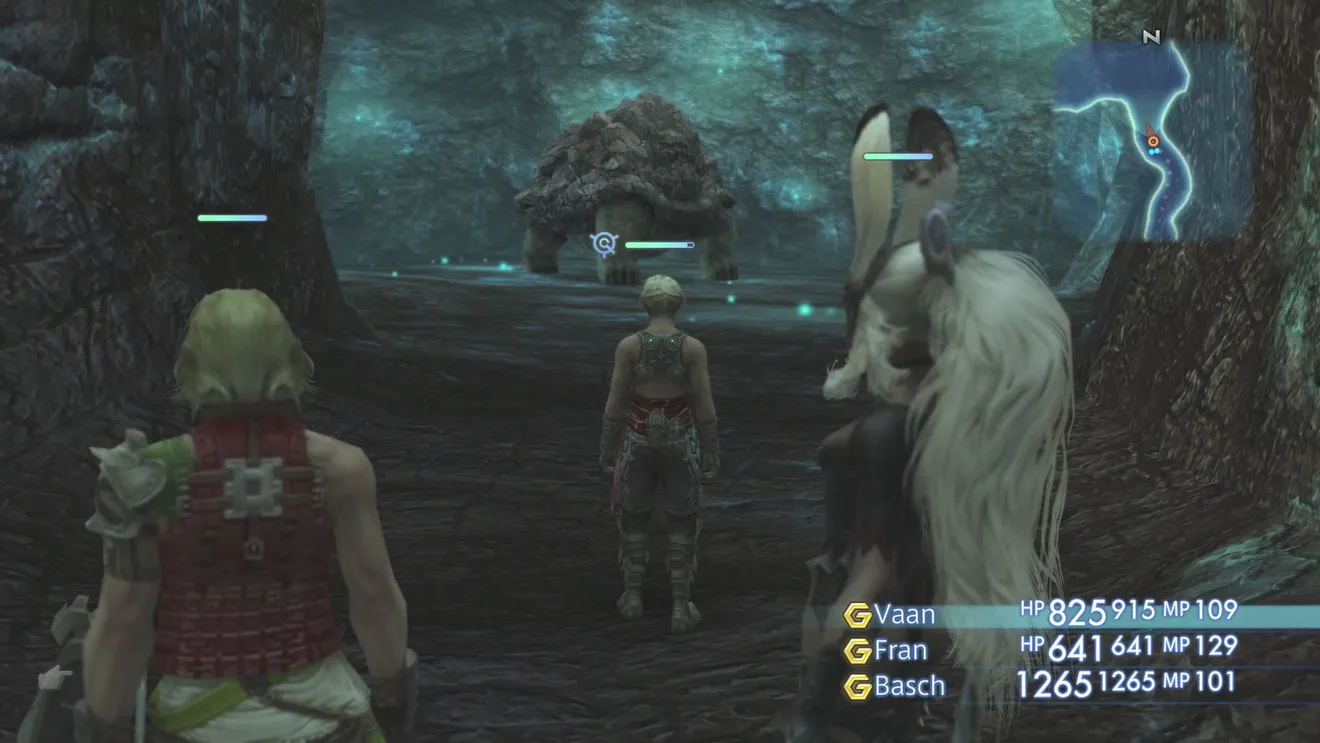Click the gambit icon beside Vaan

point(857,614)
